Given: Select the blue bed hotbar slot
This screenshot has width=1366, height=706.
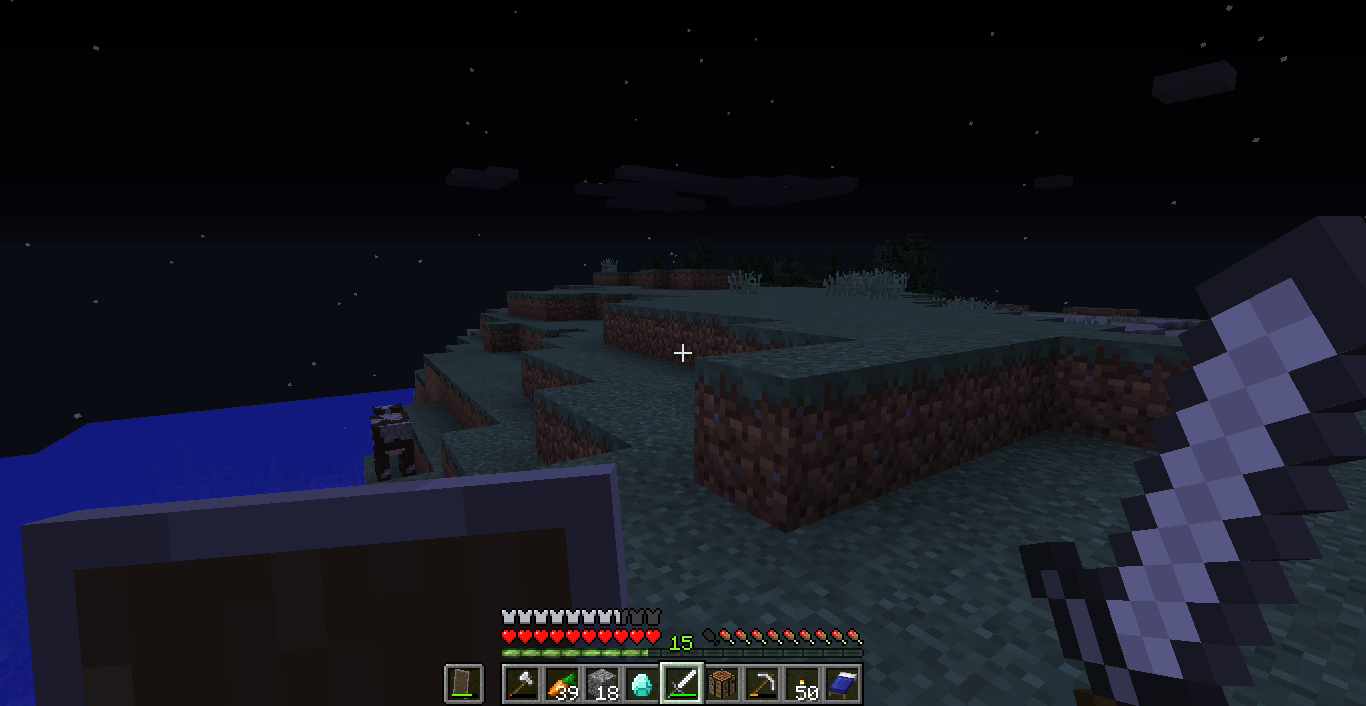Looking at the screenshot, I should coord(842,684).
